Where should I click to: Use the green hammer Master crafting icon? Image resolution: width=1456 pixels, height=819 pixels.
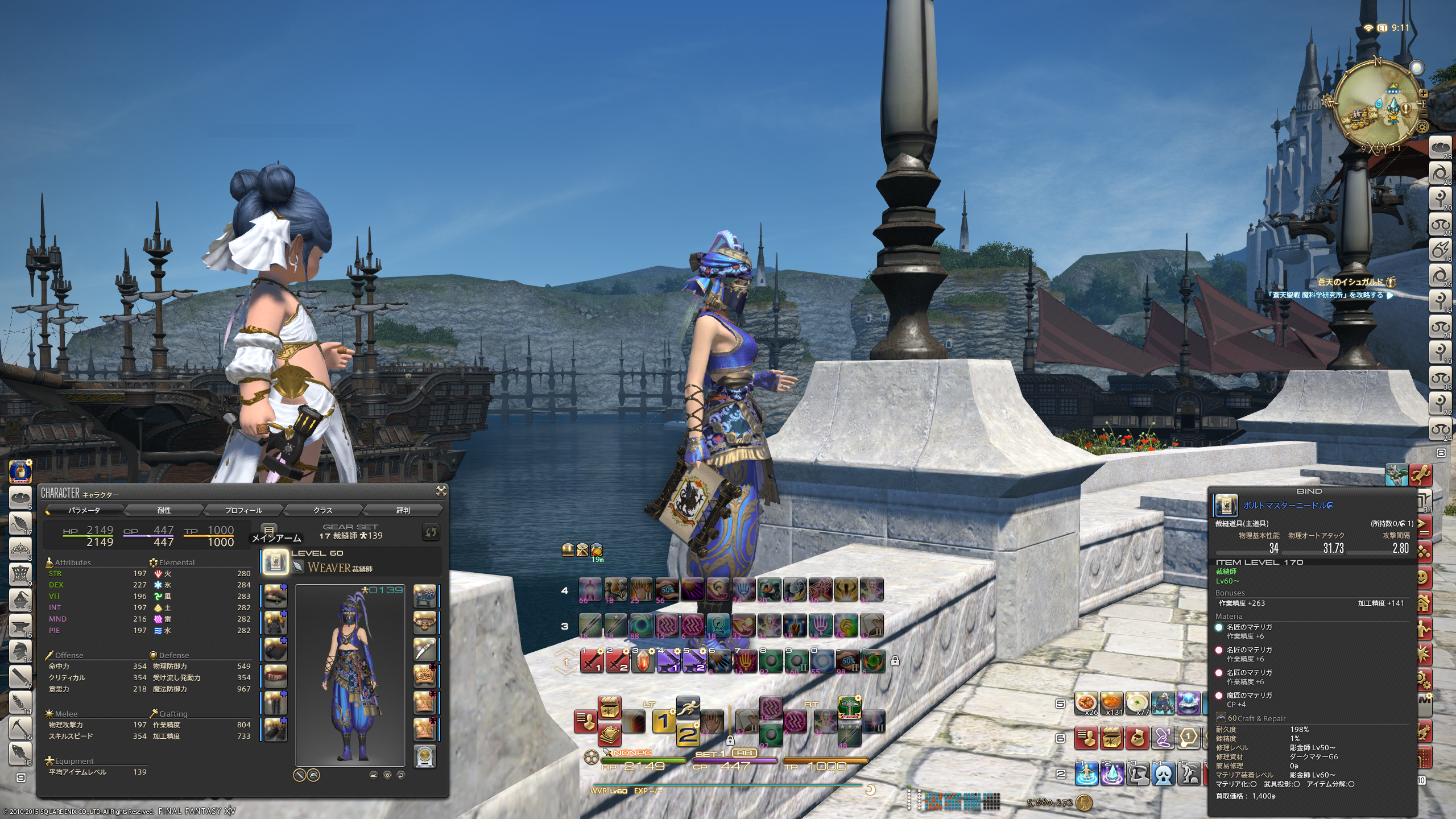click(x=849, y=708)
